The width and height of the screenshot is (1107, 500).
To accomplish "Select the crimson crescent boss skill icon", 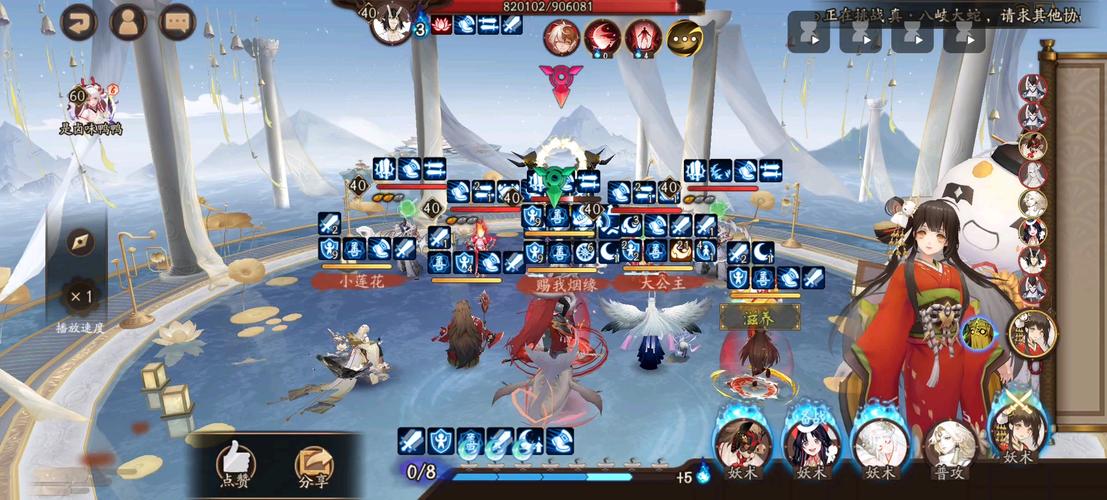I will pos(602,38).
